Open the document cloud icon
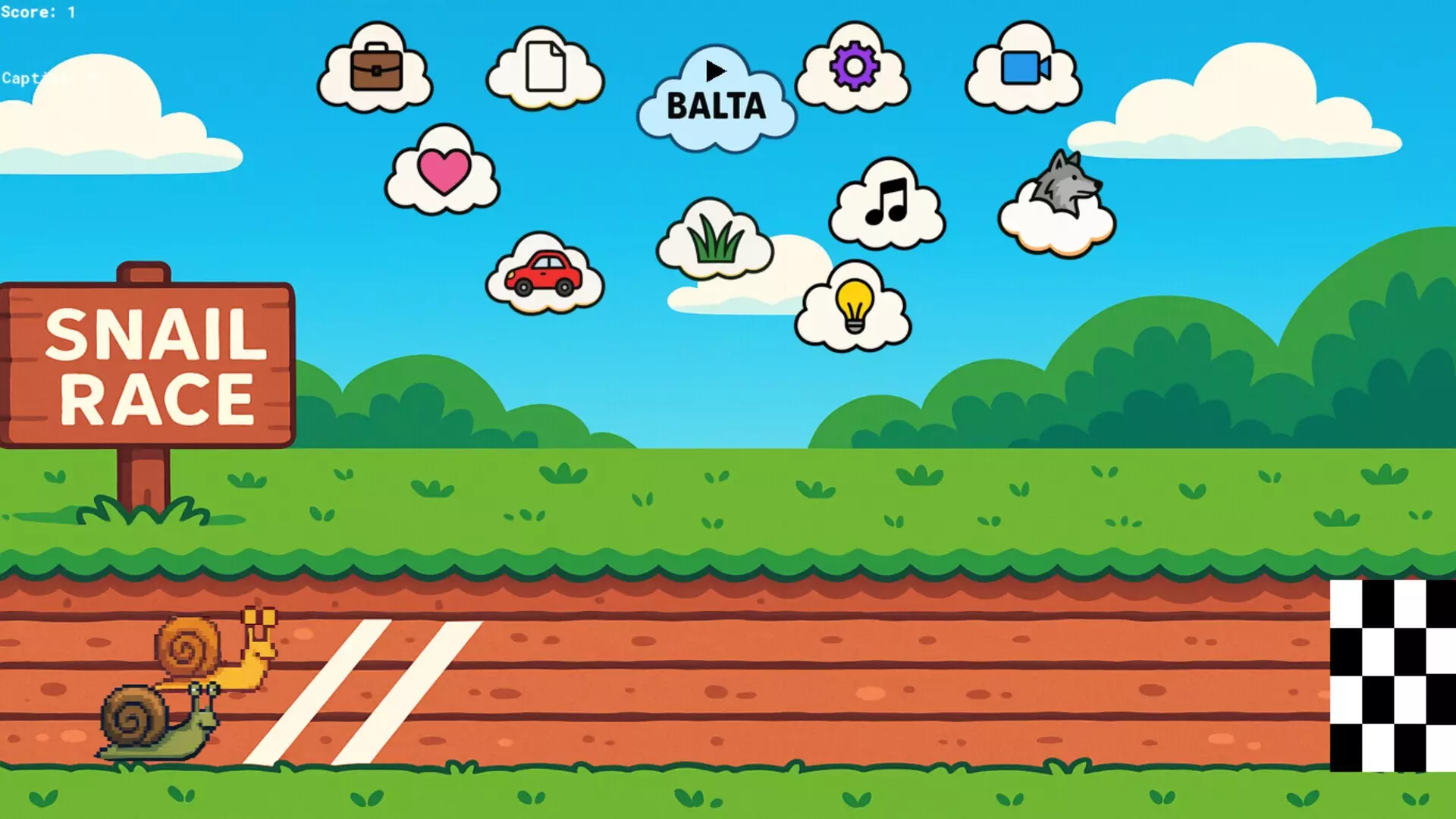 tap(544, 68)
